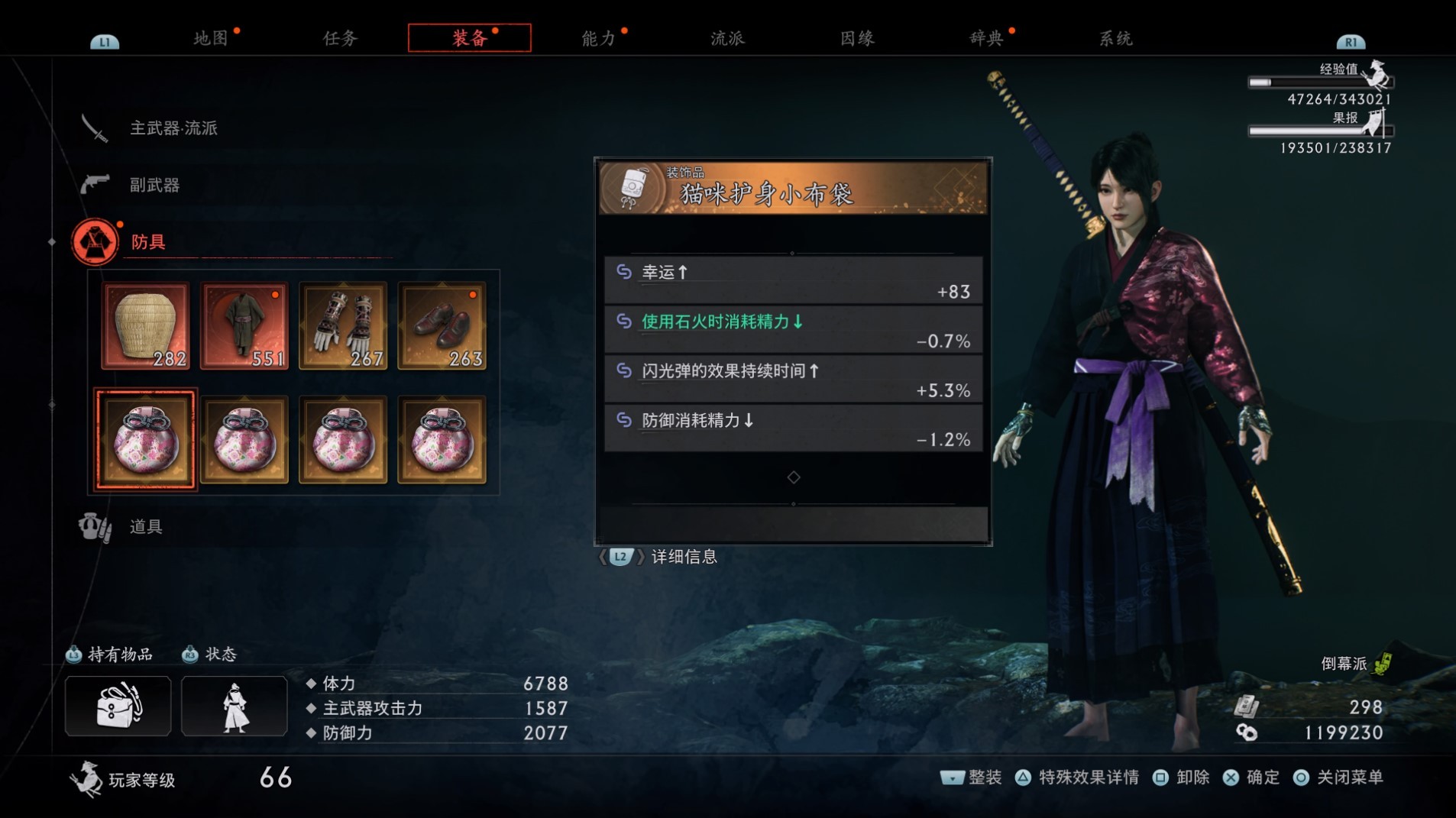The image size is (1456, 818).
Task: Click the diamond expander below effect list
Action: (x=795, y=477)
